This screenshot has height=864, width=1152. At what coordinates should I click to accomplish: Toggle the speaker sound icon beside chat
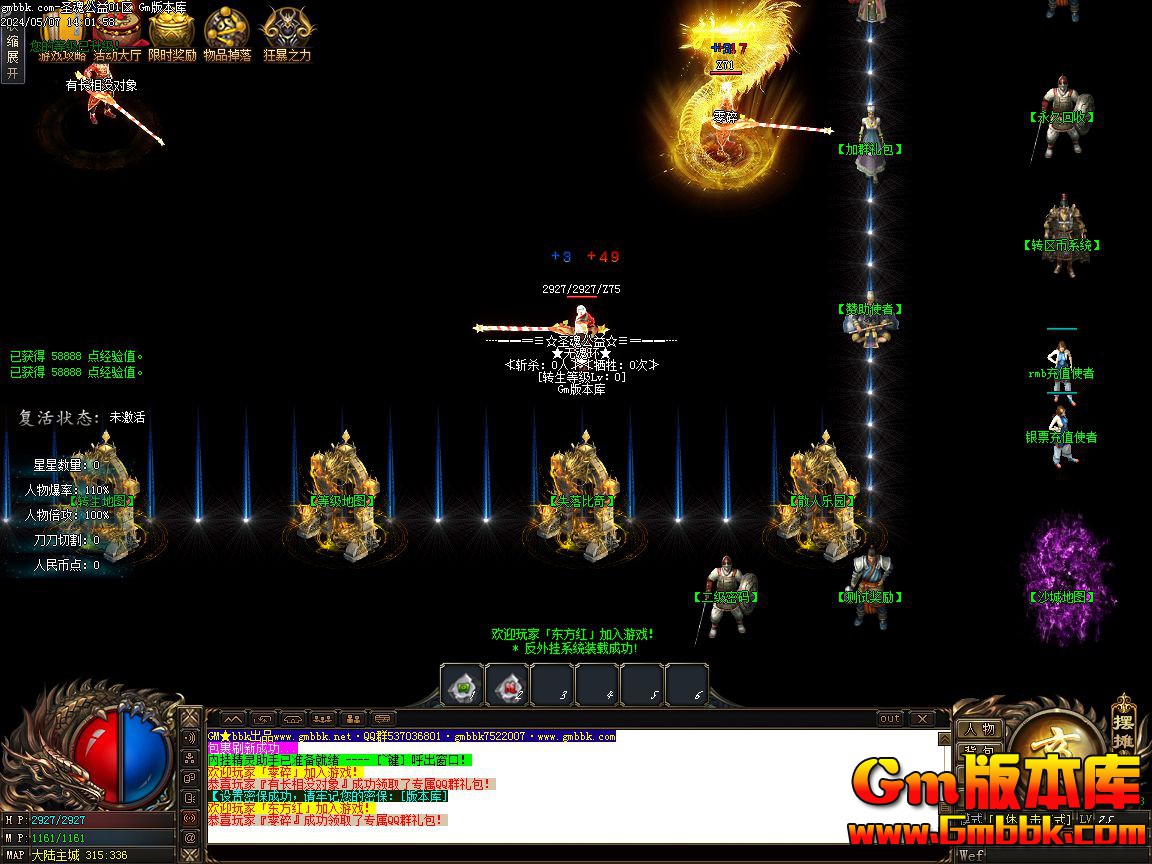[x=190, y=737]
